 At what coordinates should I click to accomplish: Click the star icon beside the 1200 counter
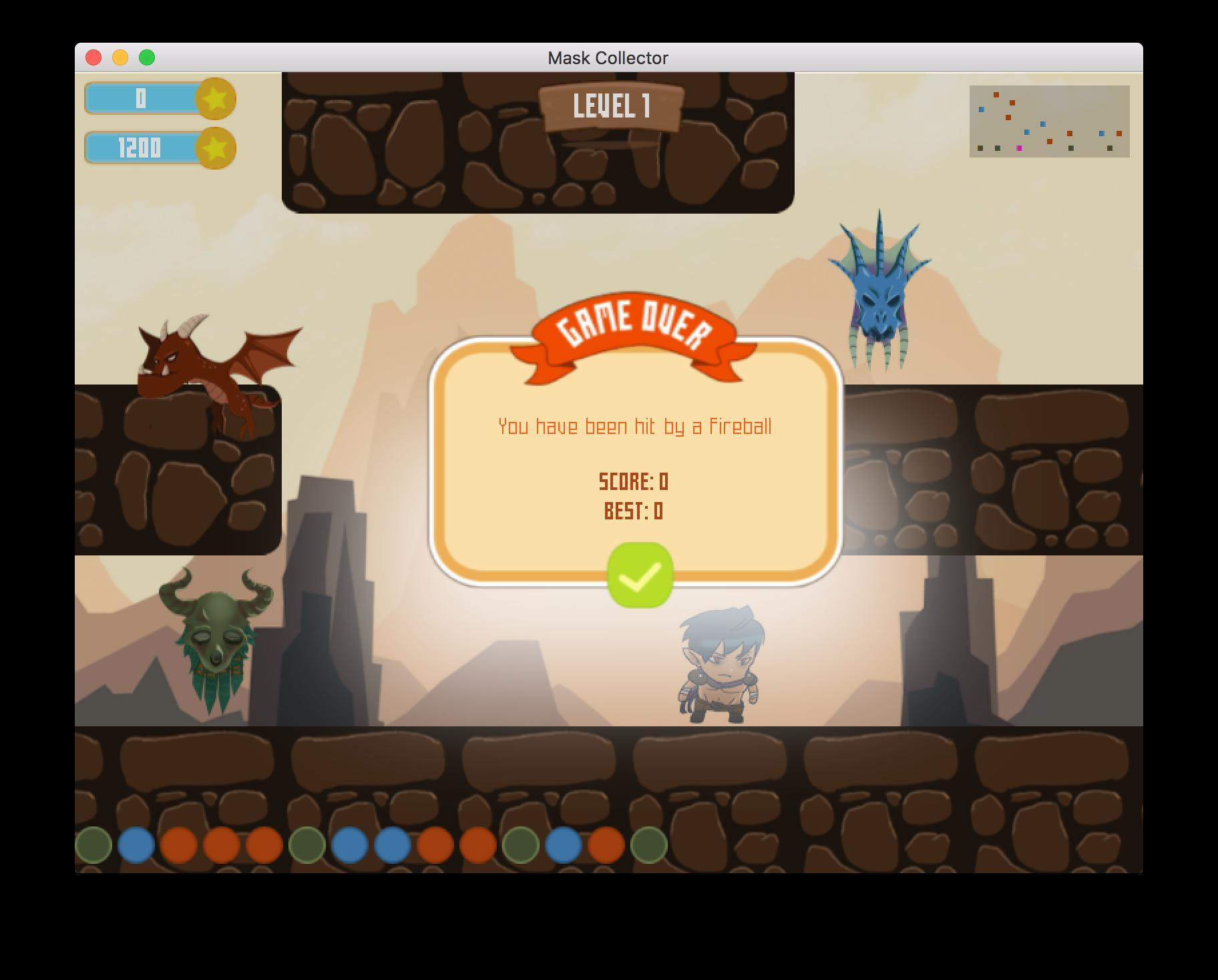[x=214, y=148]
